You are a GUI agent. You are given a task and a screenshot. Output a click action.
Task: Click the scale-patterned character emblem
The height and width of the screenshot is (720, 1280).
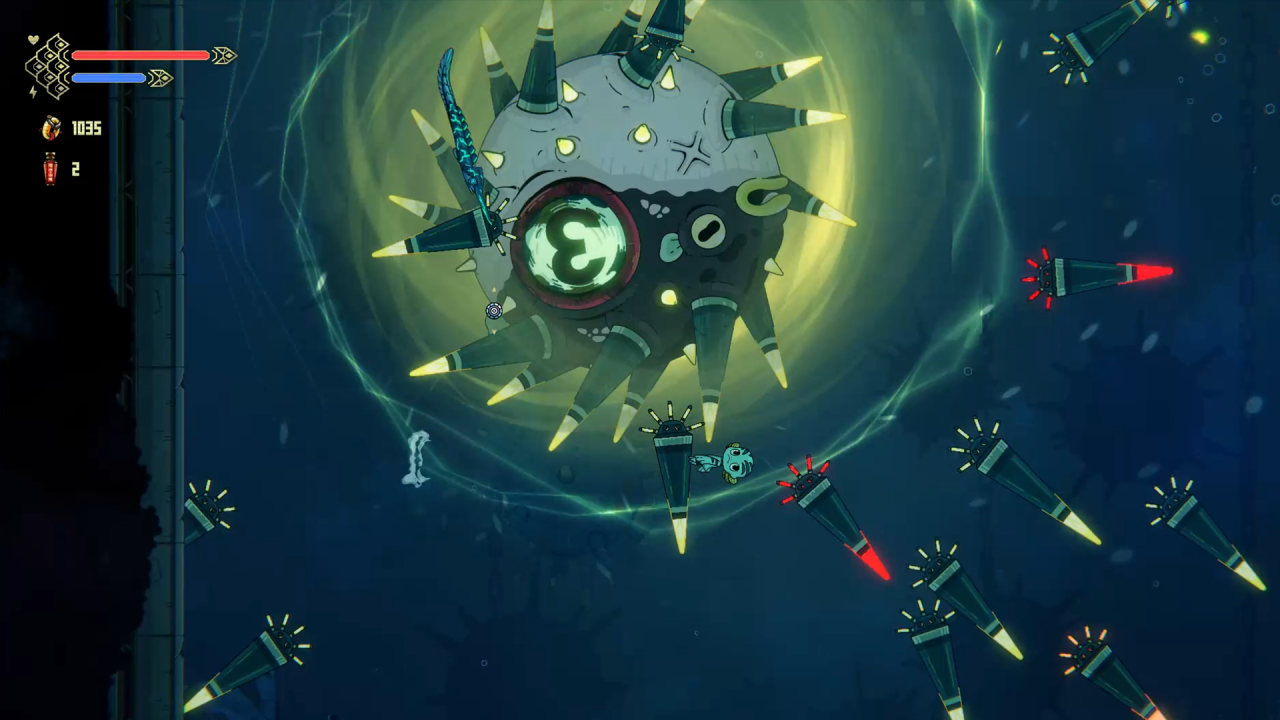(x=48, y=66)
